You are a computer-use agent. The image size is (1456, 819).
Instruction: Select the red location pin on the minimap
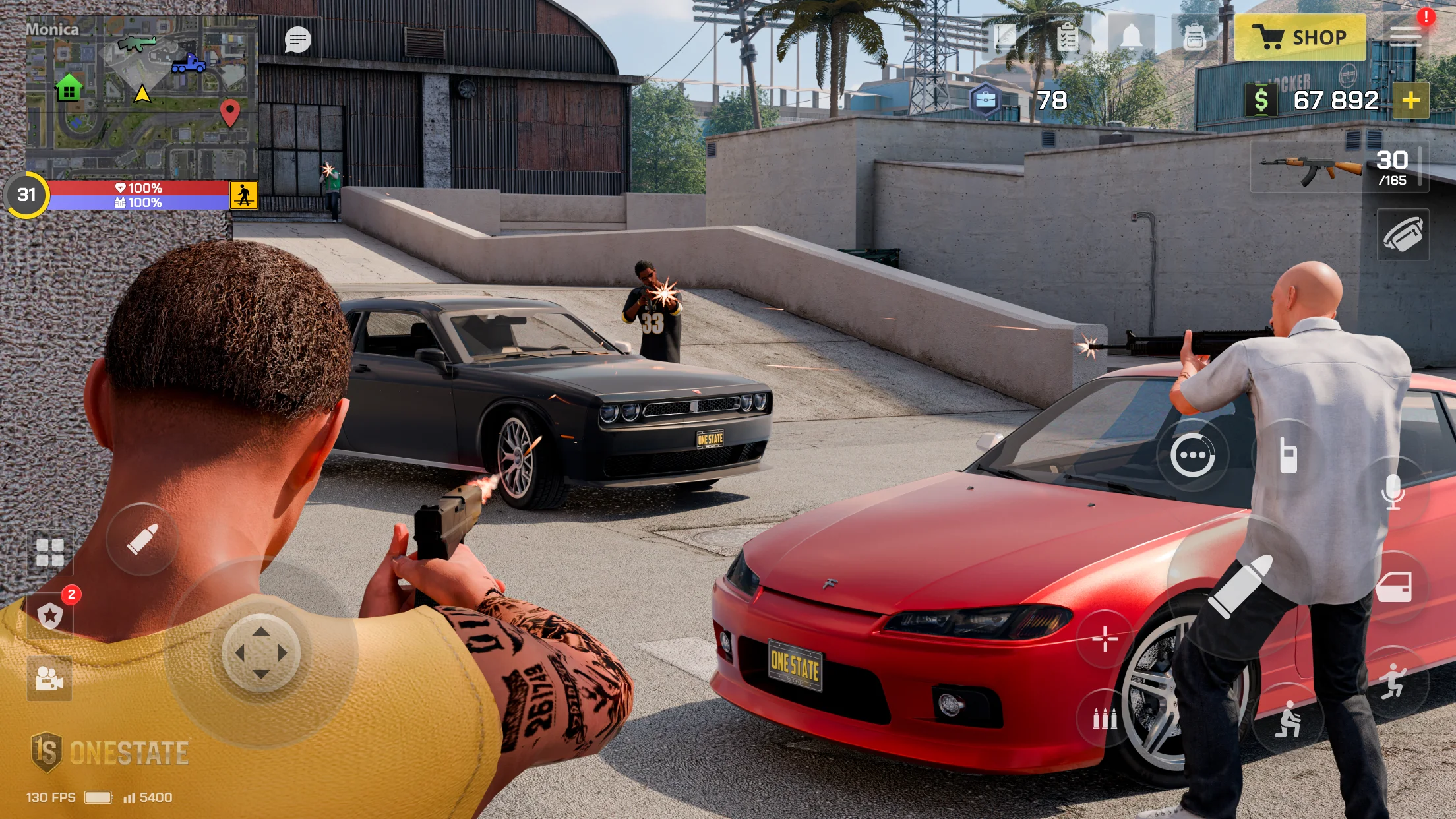pos(229,111)
